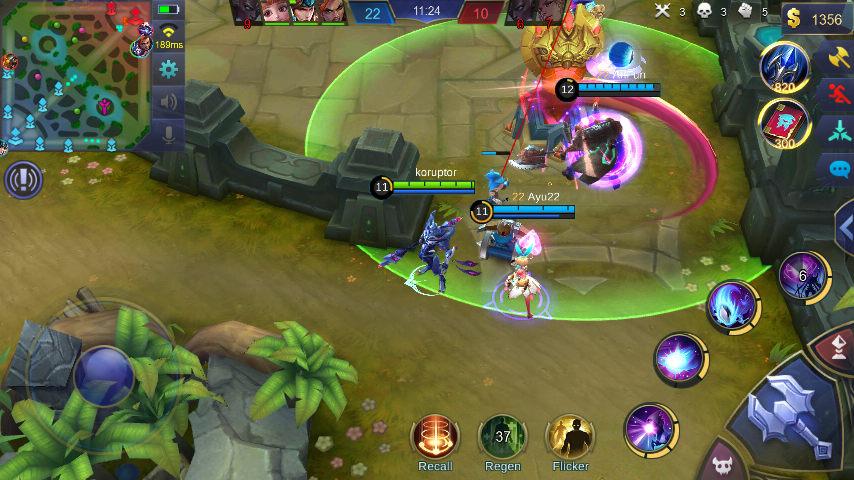Image resolution: width=854 pixels, height=480 pixels.
Task: Cast the glowing blue burst skill
Action: 680,358
